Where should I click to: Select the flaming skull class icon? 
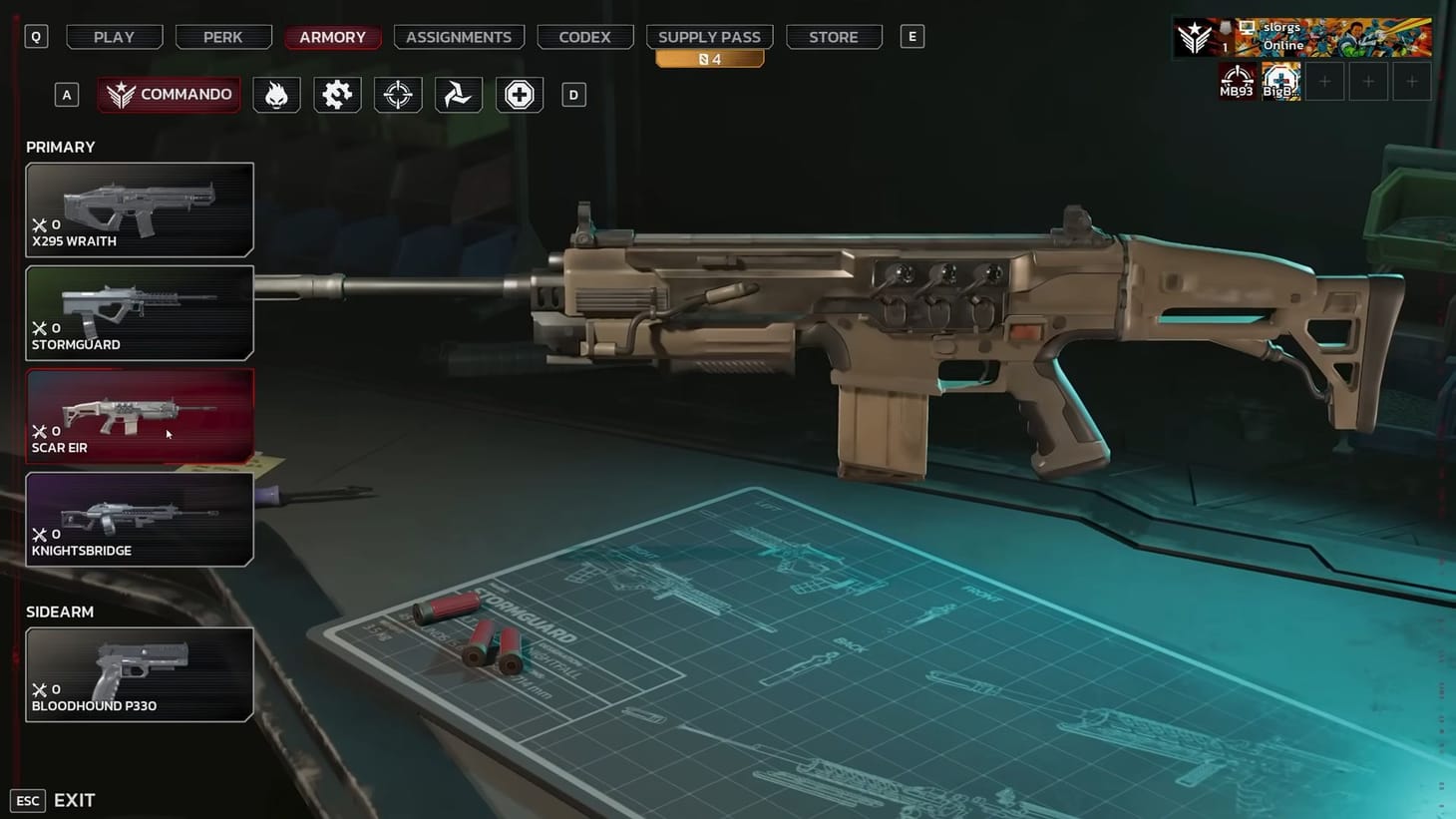tap(276, 94)
